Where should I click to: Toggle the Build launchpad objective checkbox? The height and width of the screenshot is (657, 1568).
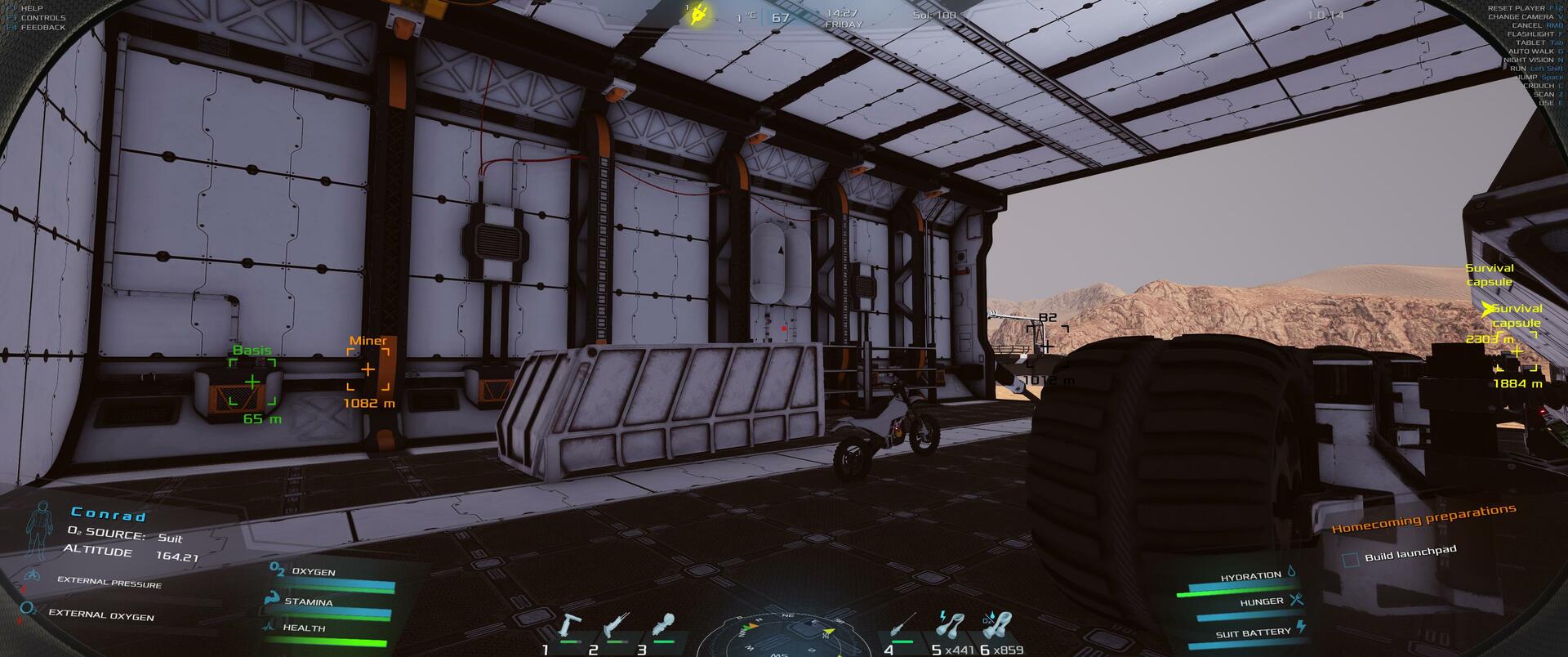tap(1351, 560)
